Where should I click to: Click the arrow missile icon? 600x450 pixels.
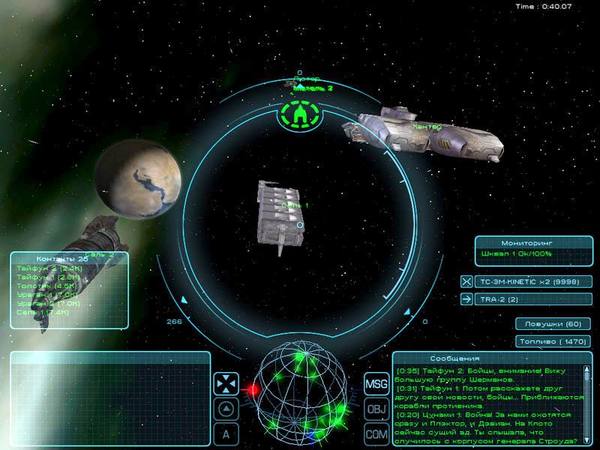click(466, 299)
